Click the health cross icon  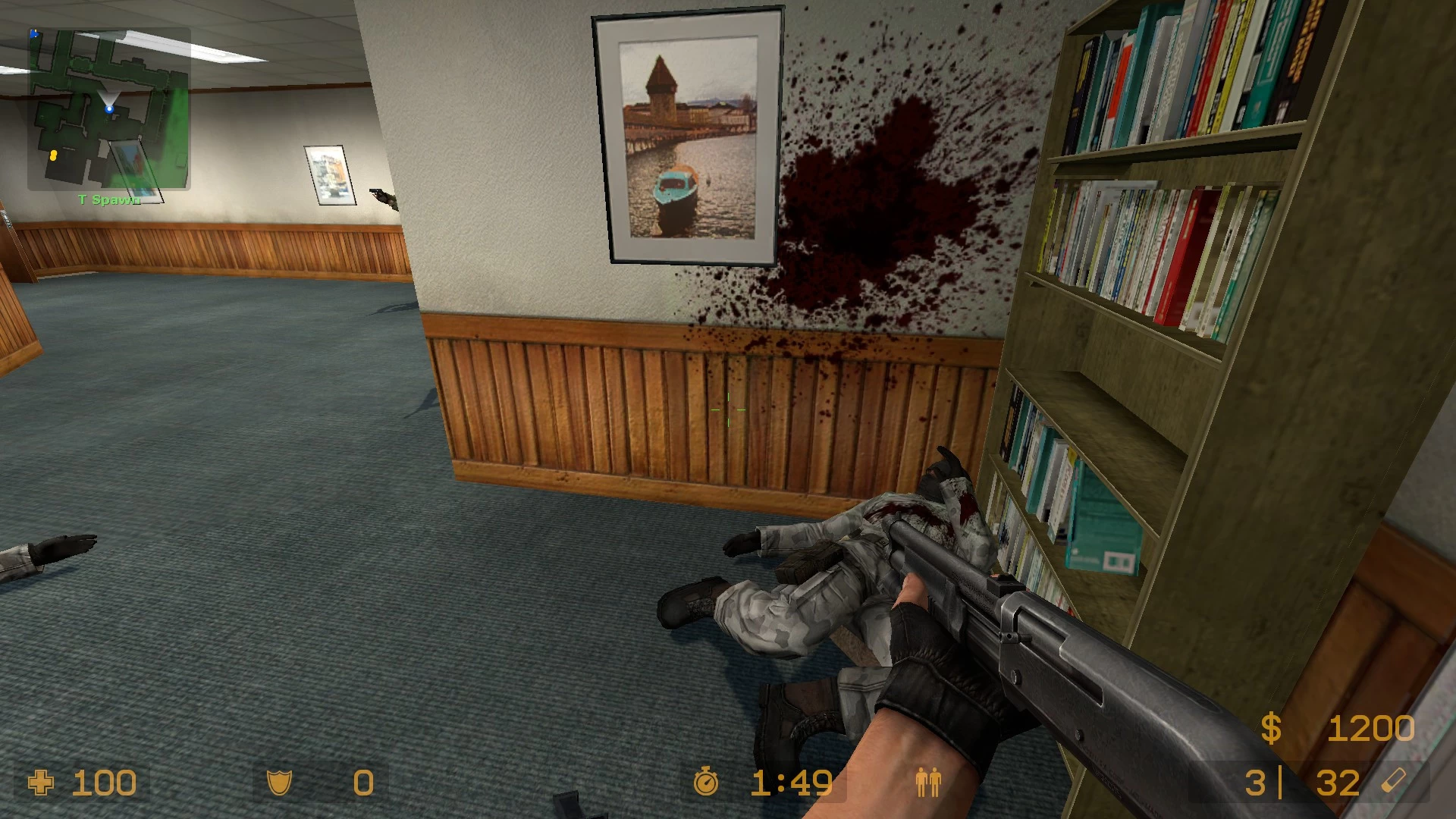pyautogui.click(x=42, y=782)
